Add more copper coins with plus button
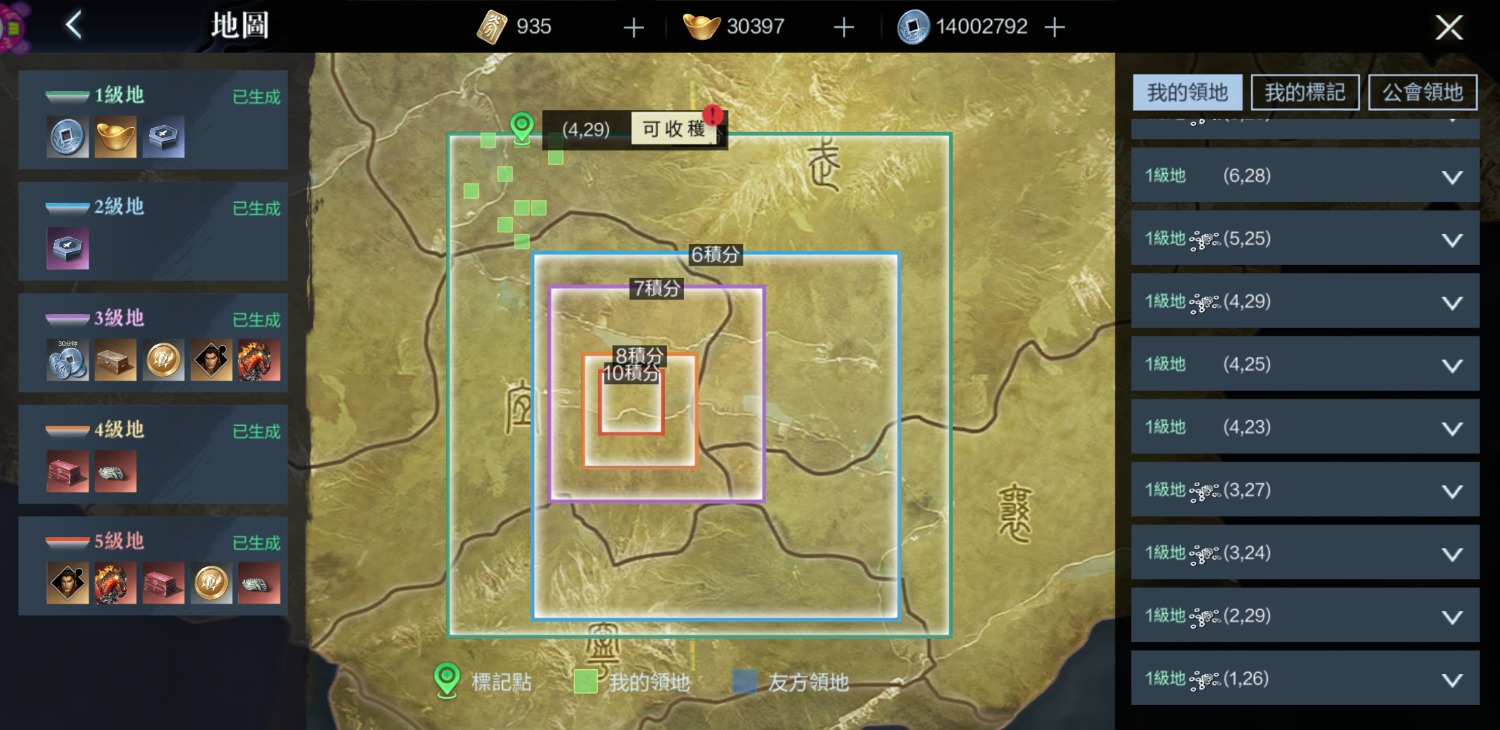 (1054, 27)
